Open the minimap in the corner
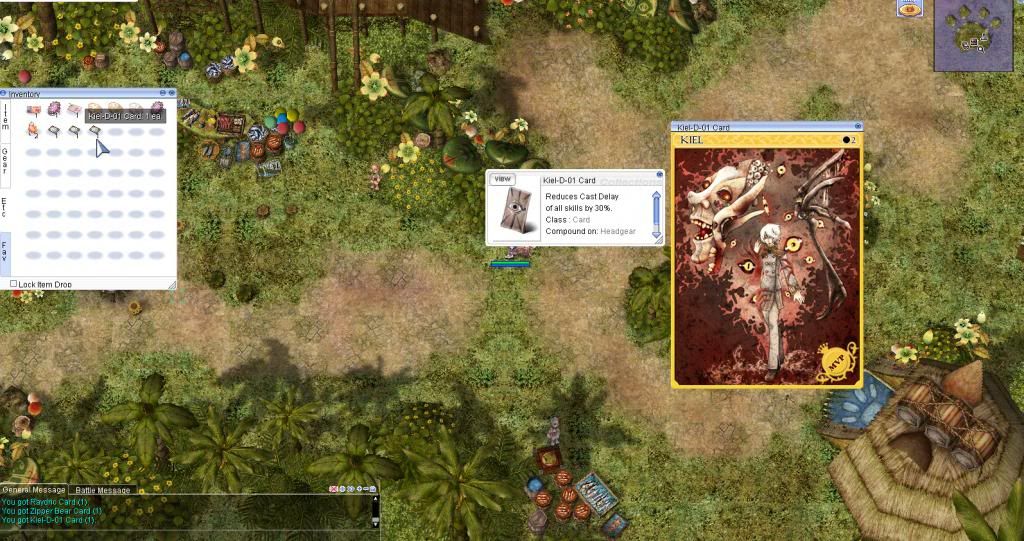The width and height of the screenshot is (1024, 541). [x=971, y=36]
